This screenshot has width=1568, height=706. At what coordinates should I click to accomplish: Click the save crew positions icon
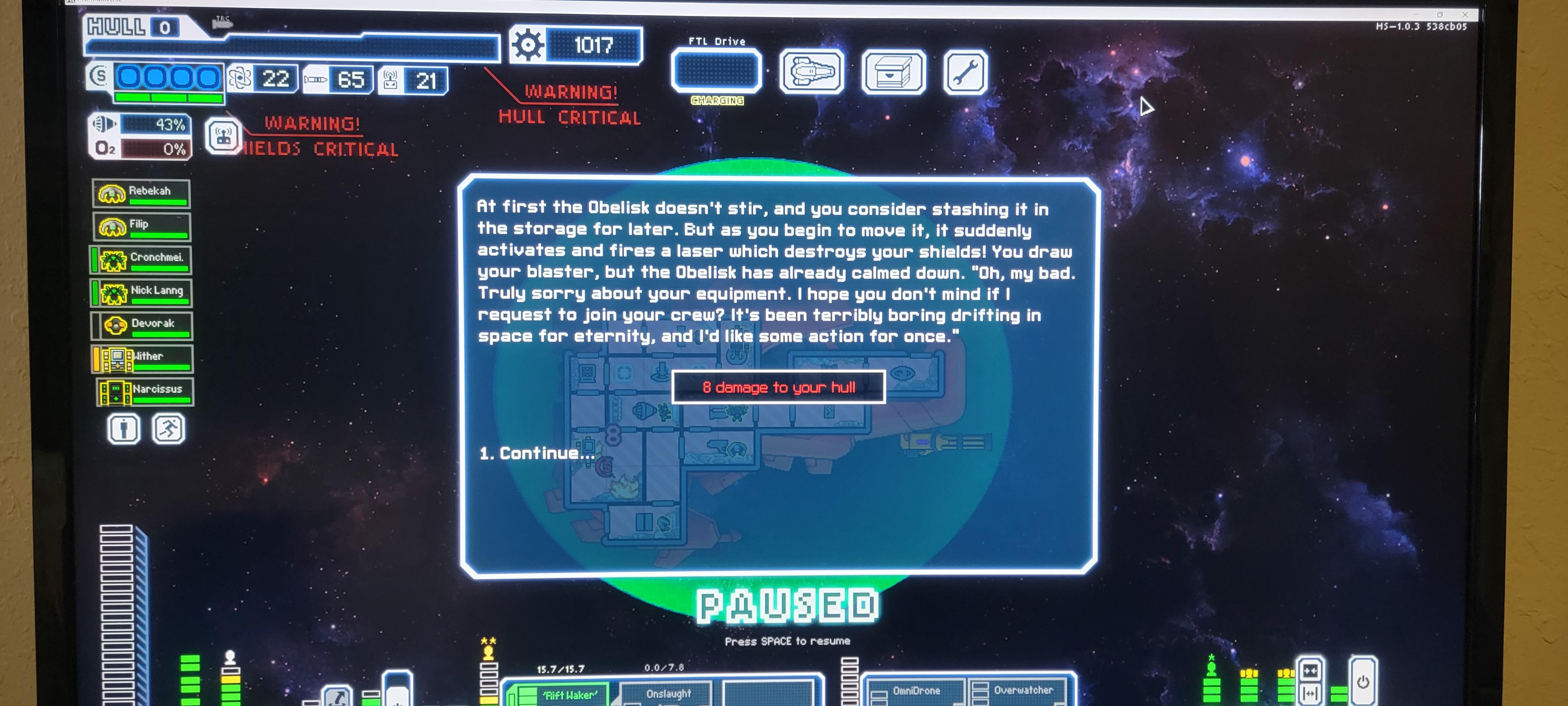click(123, 429)
